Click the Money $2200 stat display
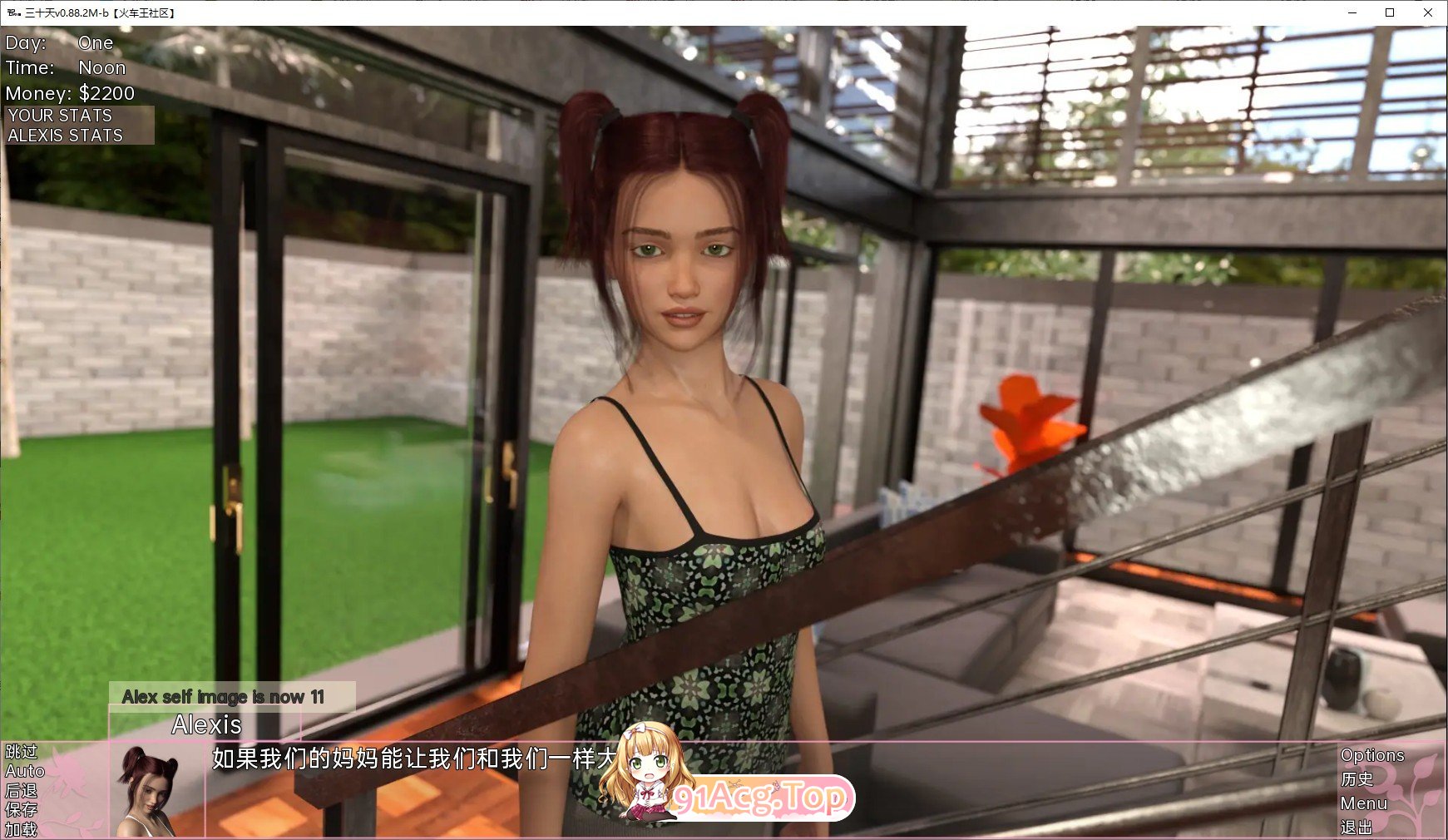 [70, 93]
